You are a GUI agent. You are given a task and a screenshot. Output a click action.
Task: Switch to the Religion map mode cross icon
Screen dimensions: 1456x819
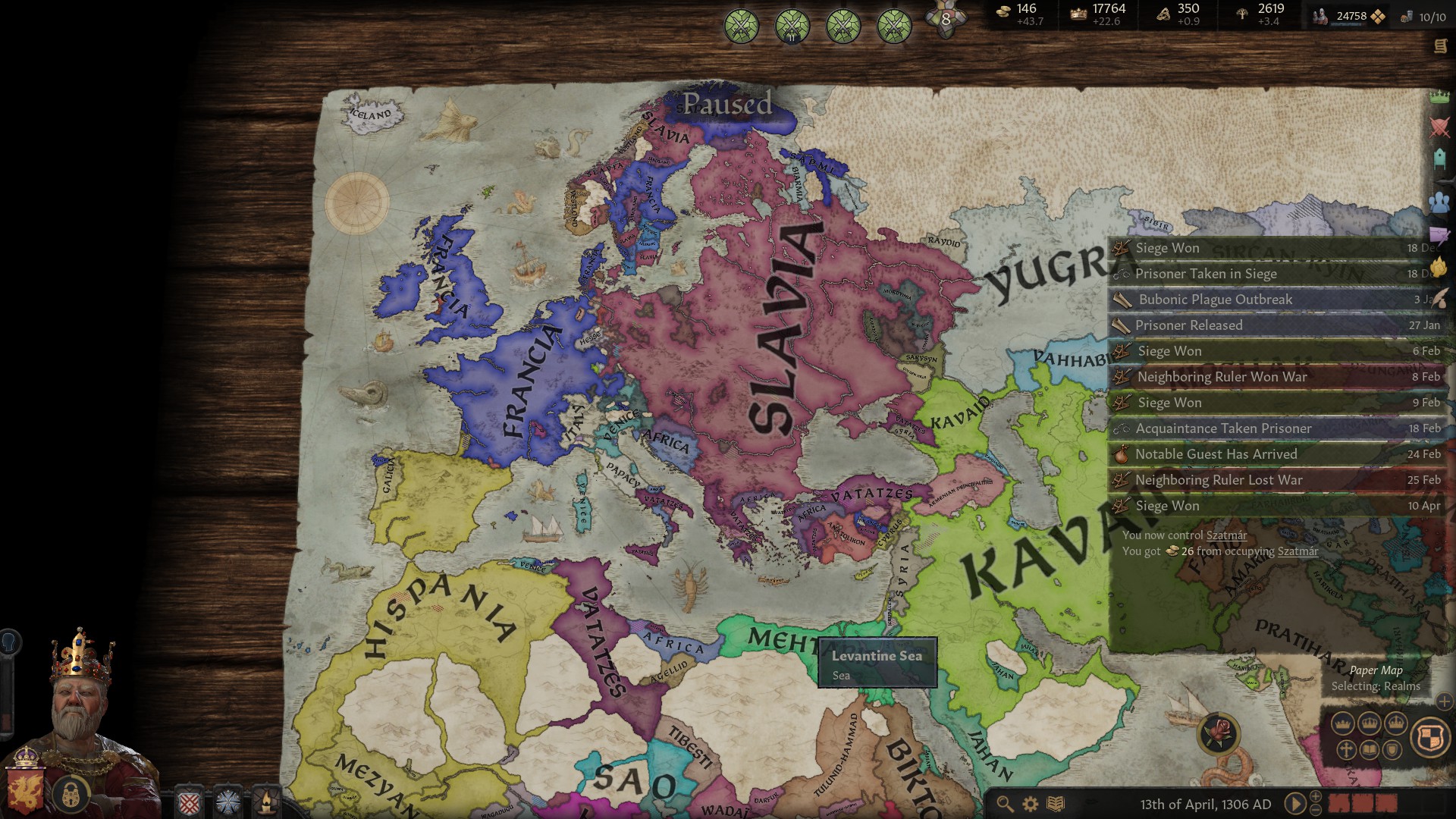[1347, 751]
